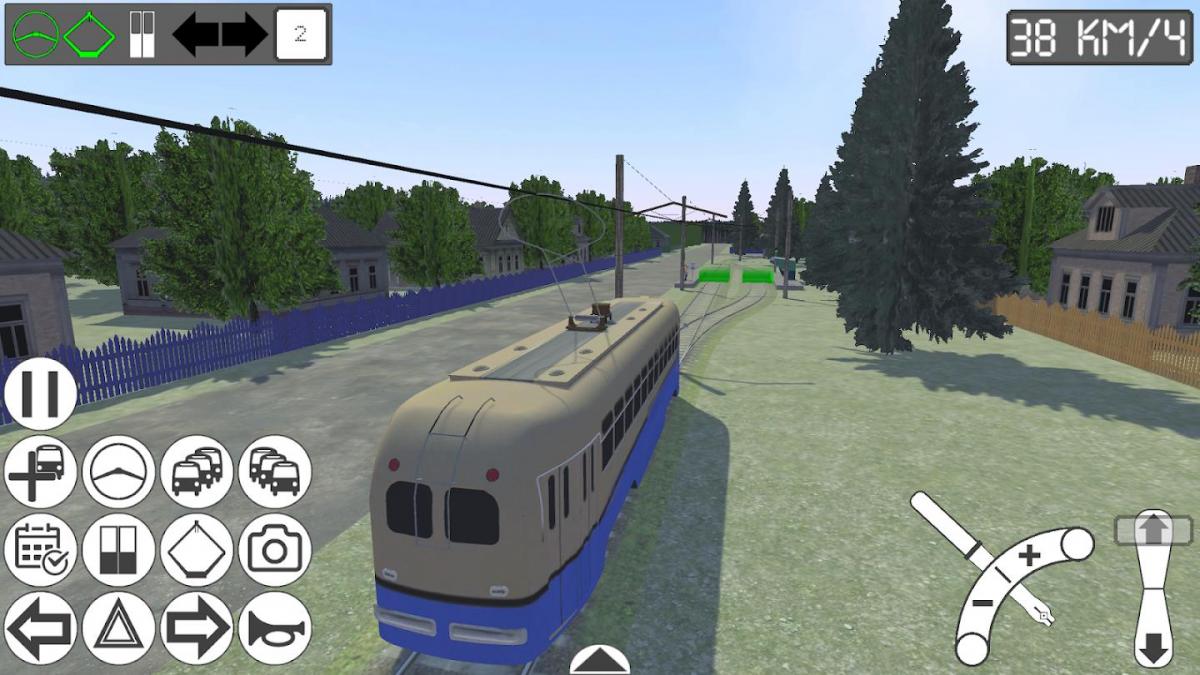Select the round white steering wheel button
Viewport: 1200px width, 675px height.
(118, 471)
